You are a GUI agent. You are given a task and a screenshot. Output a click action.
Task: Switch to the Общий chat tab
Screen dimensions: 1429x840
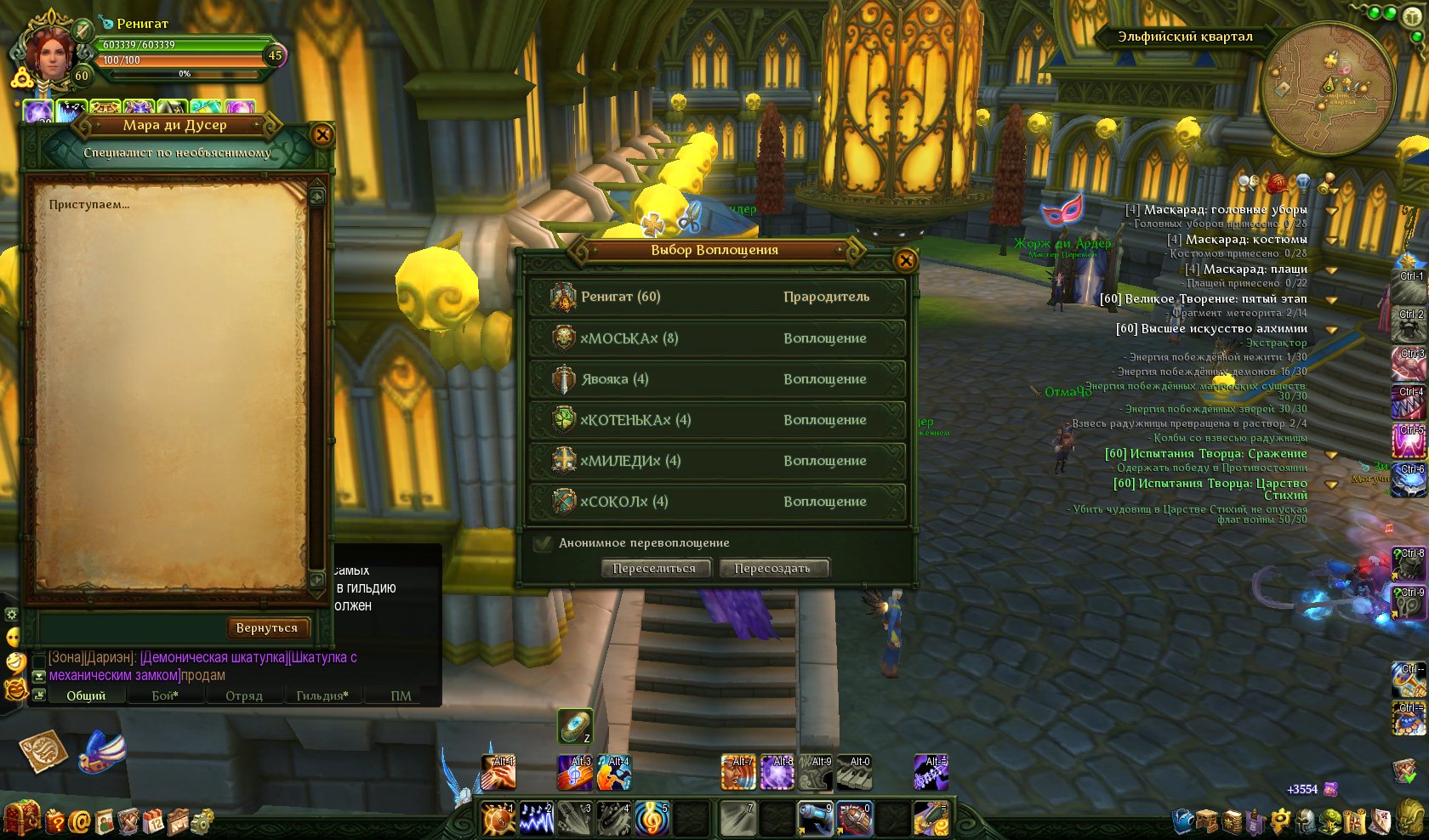tap(86, 695)
